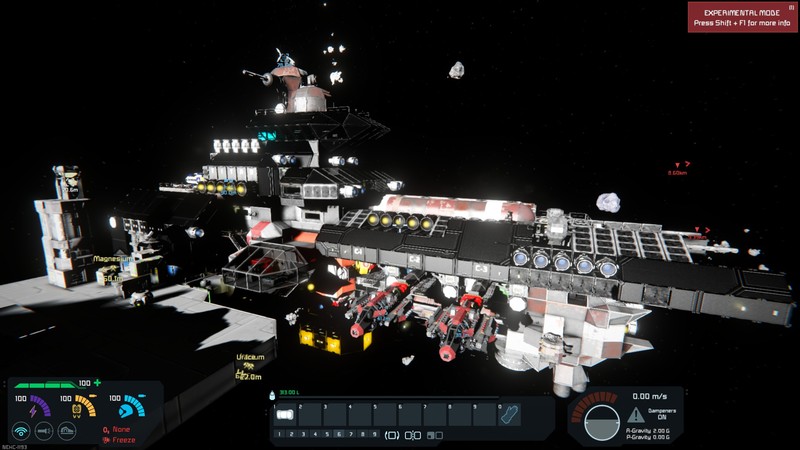Click the single block placement mode icon
This screenshot has height=450, width=800.
(x=392, y=435)
